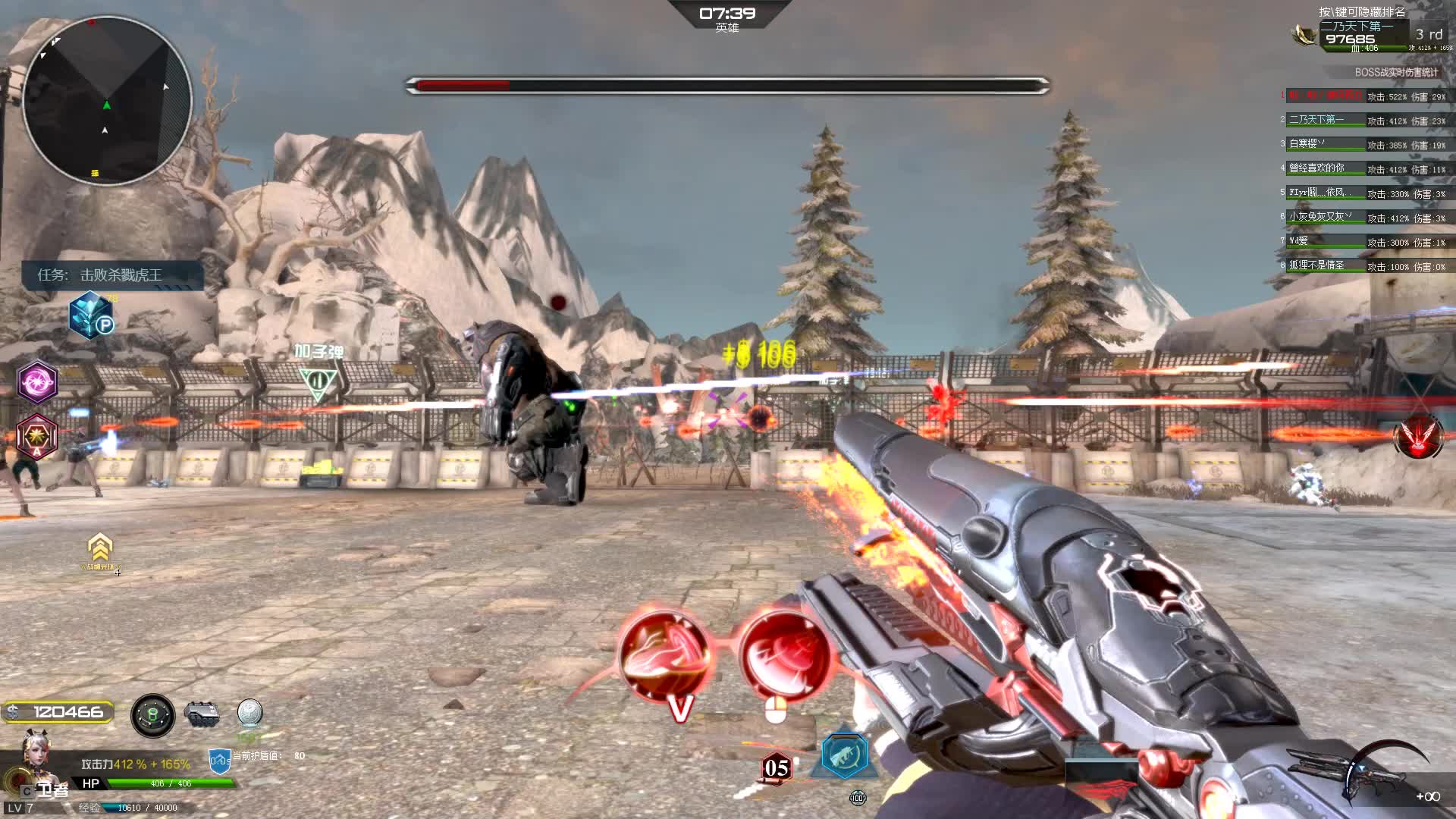The width and height of the screenshot is (1456, 819).
Task: Select the grey ammo box item
Action: pos(202,714)
